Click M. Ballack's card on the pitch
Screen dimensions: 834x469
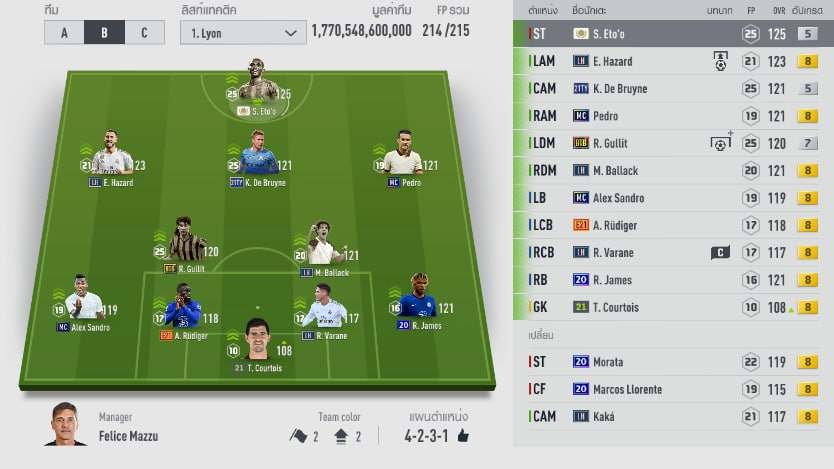point(321,248)
